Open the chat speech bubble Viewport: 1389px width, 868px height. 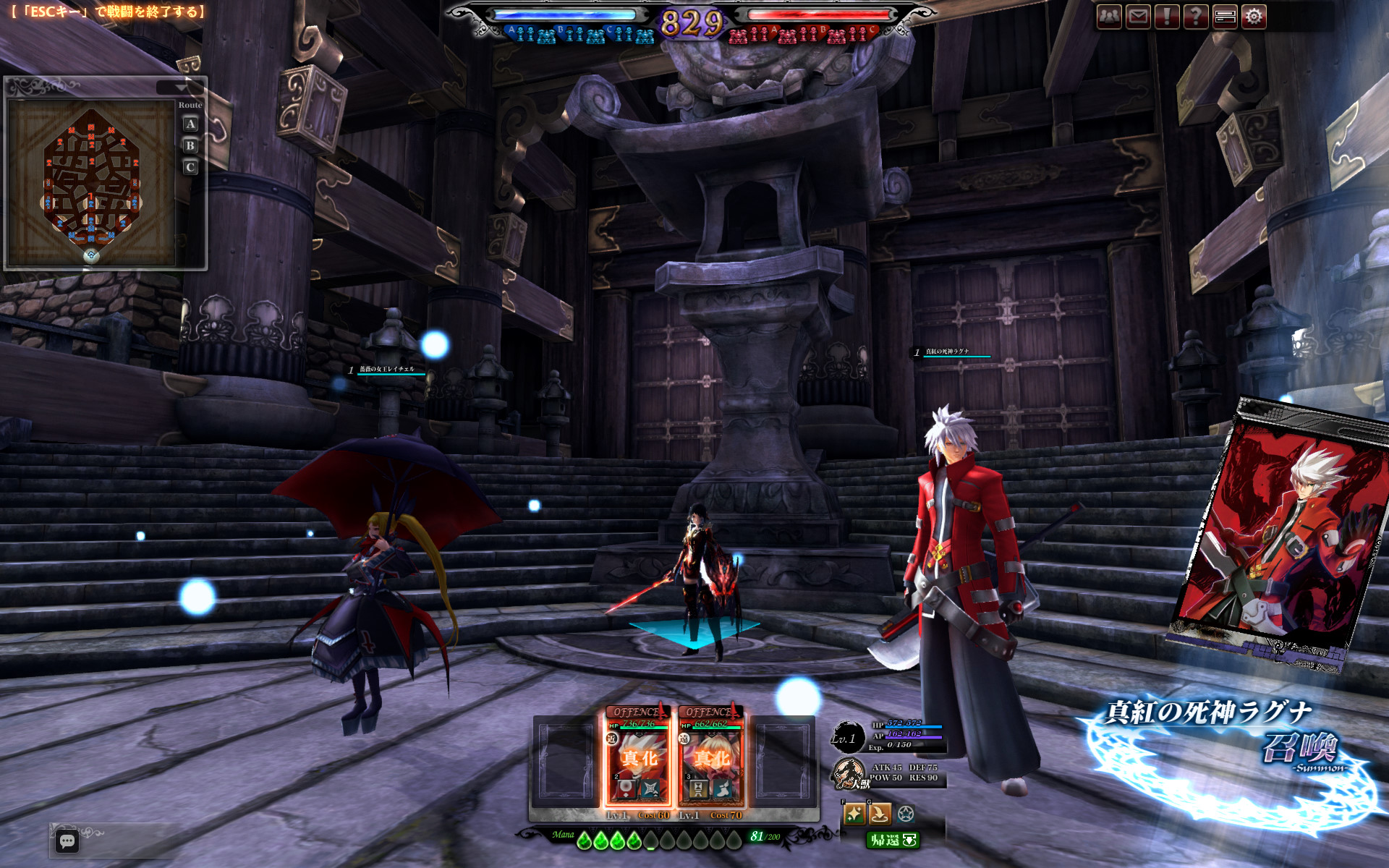coord(67,841)
